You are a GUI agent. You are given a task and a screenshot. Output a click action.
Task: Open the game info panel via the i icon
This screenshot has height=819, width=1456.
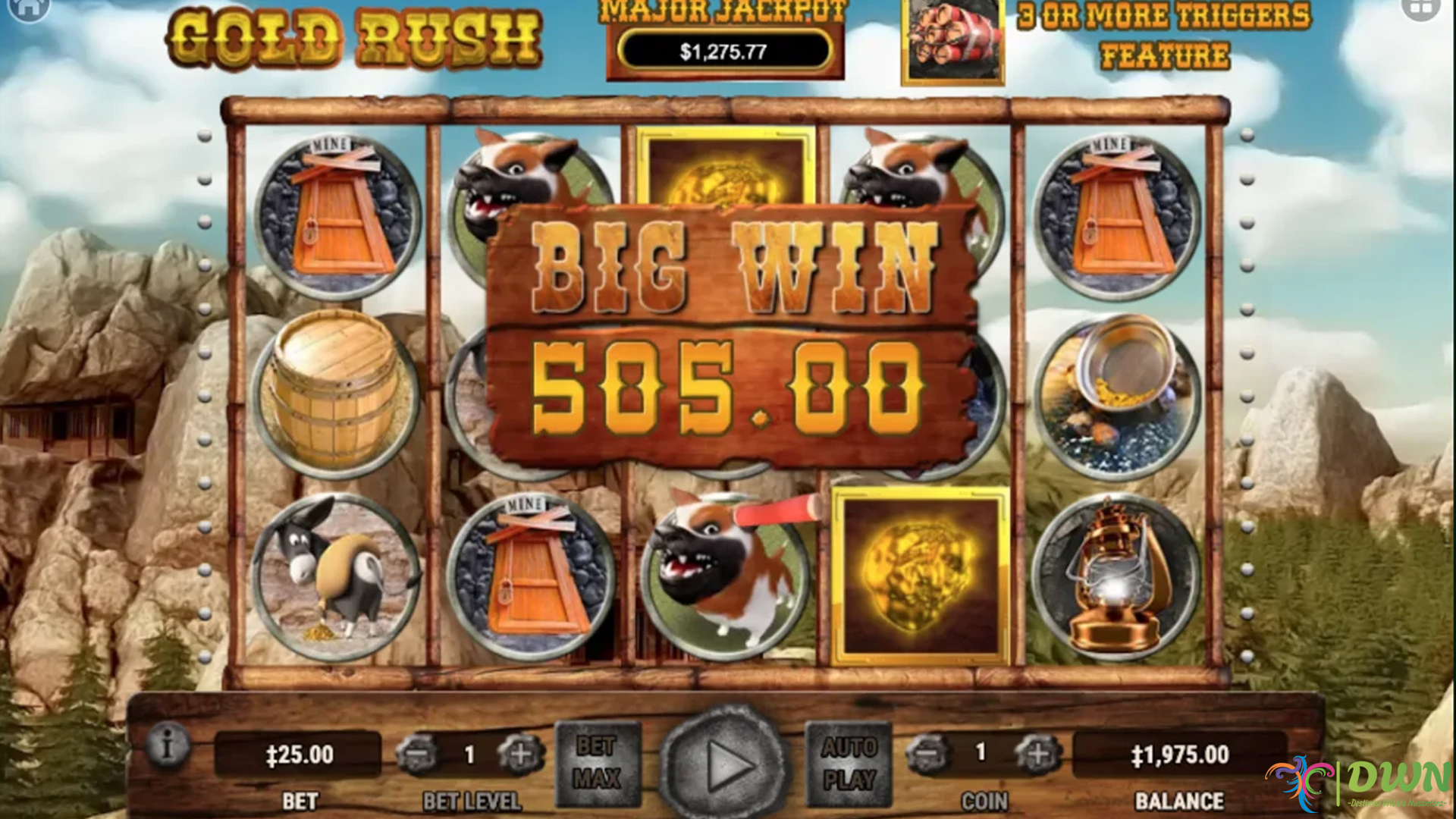tap(168, 745)
